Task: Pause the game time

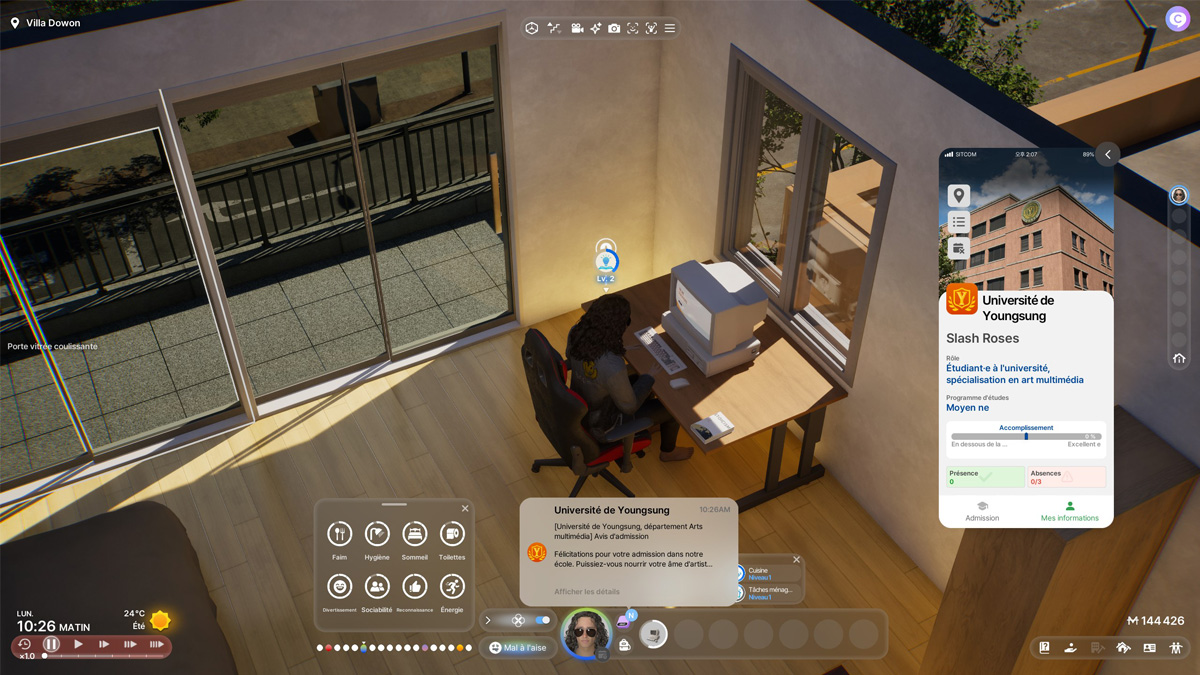Action: [x=51, y=645]
